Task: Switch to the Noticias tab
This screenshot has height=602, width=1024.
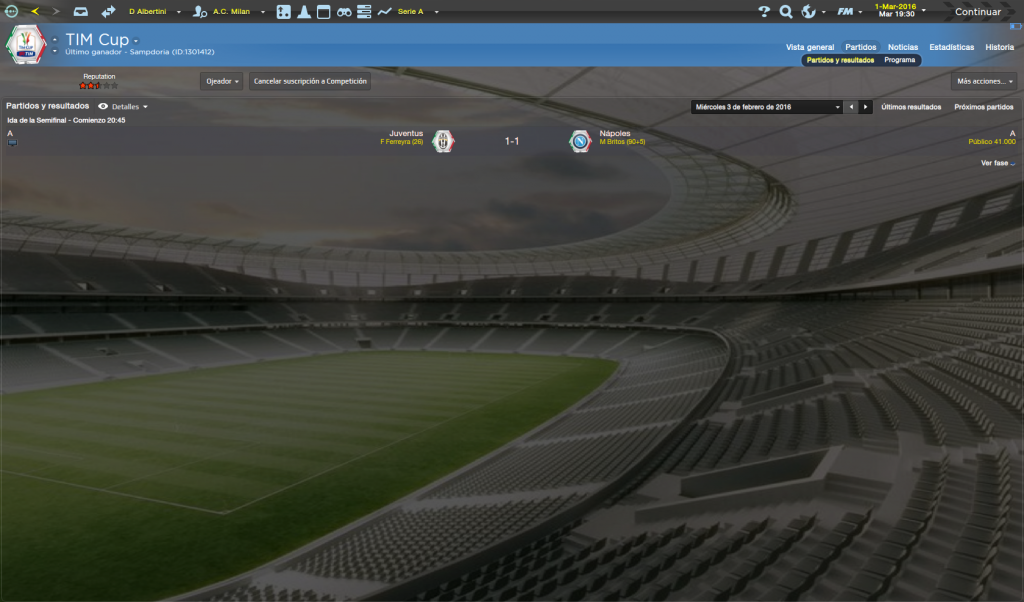Action: pos(902,47)
